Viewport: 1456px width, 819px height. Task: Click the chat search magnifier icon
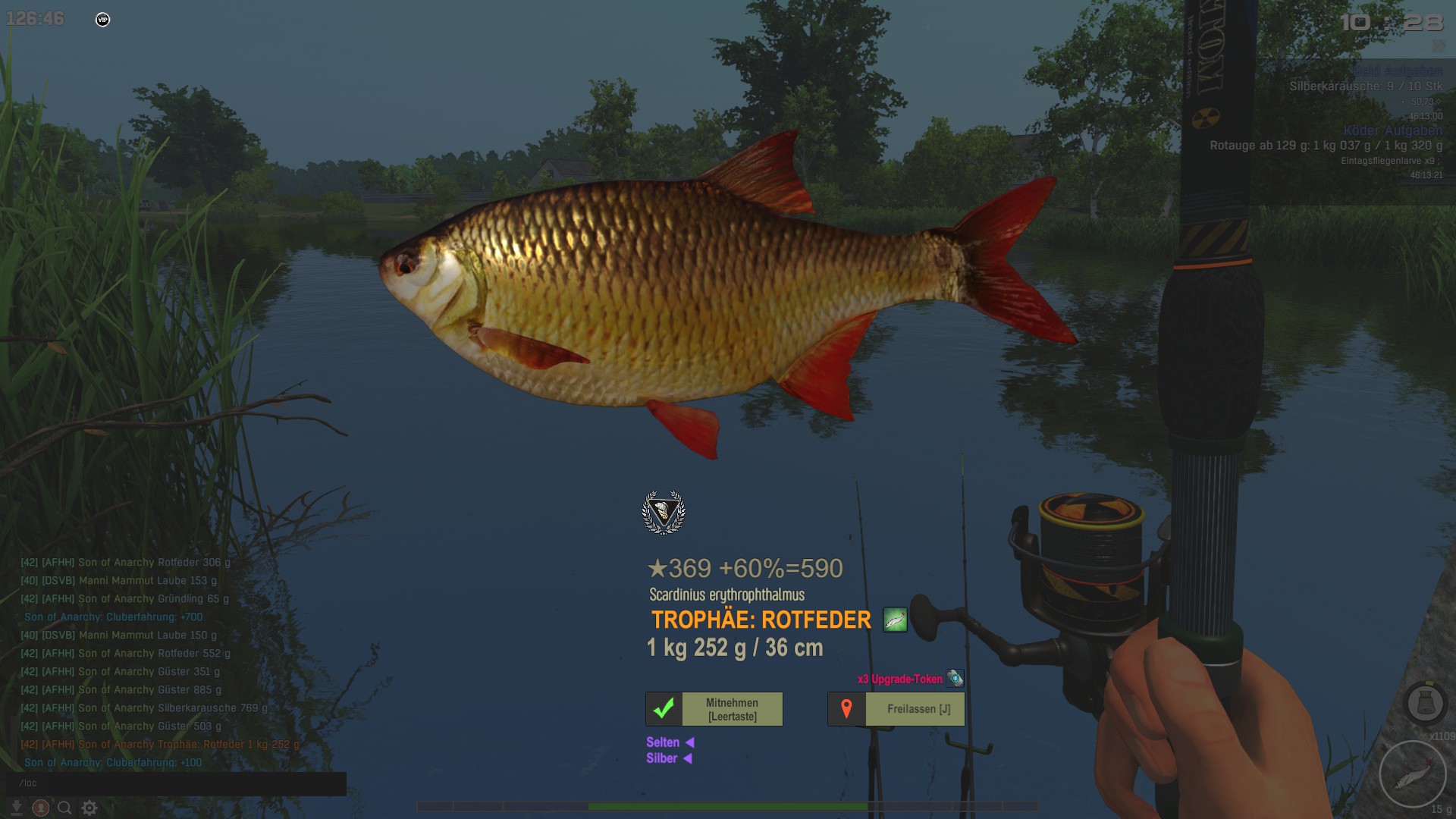[65, 808]
